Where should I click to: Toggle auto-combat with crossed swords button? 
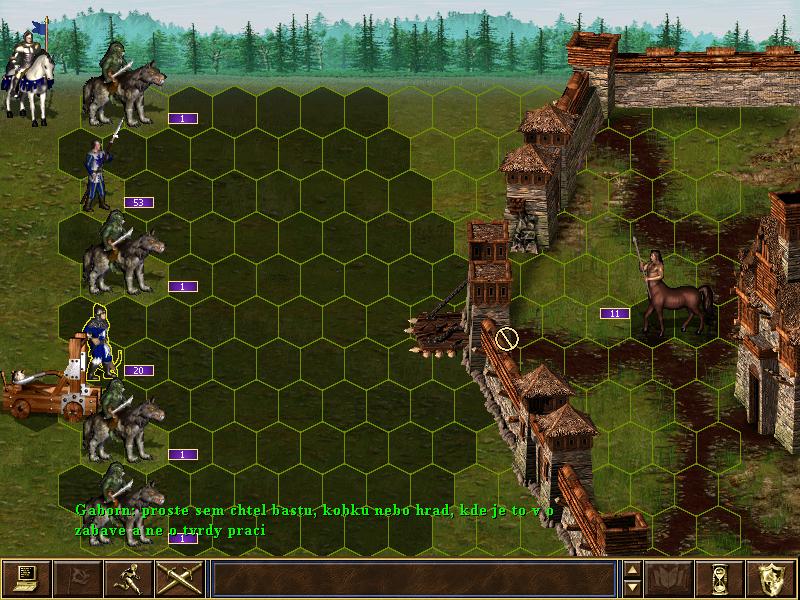pos(179,577)
